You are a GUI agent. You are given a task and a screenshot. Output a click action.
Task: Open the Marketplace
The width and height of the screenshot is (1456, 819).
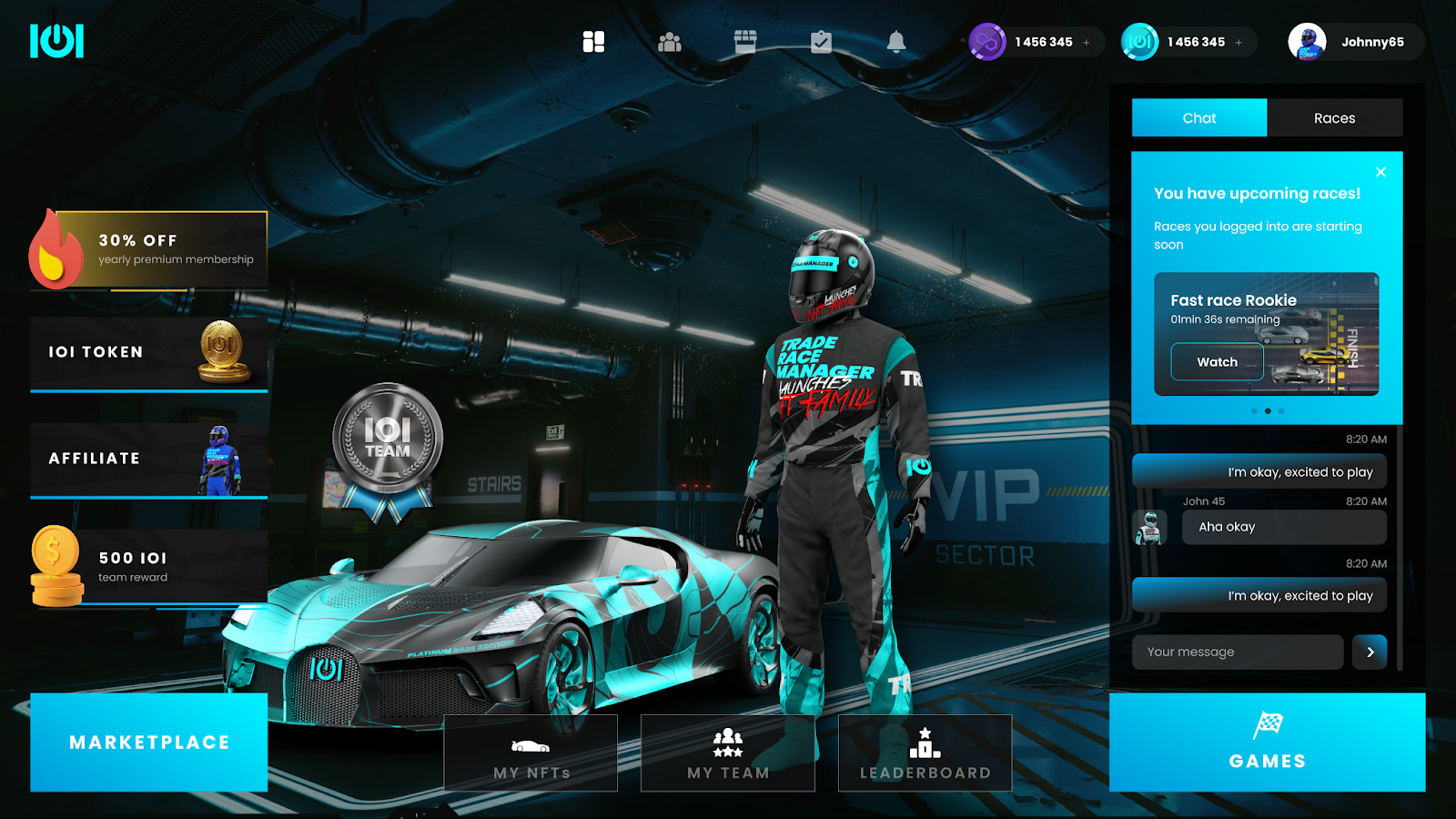point(149,742)
